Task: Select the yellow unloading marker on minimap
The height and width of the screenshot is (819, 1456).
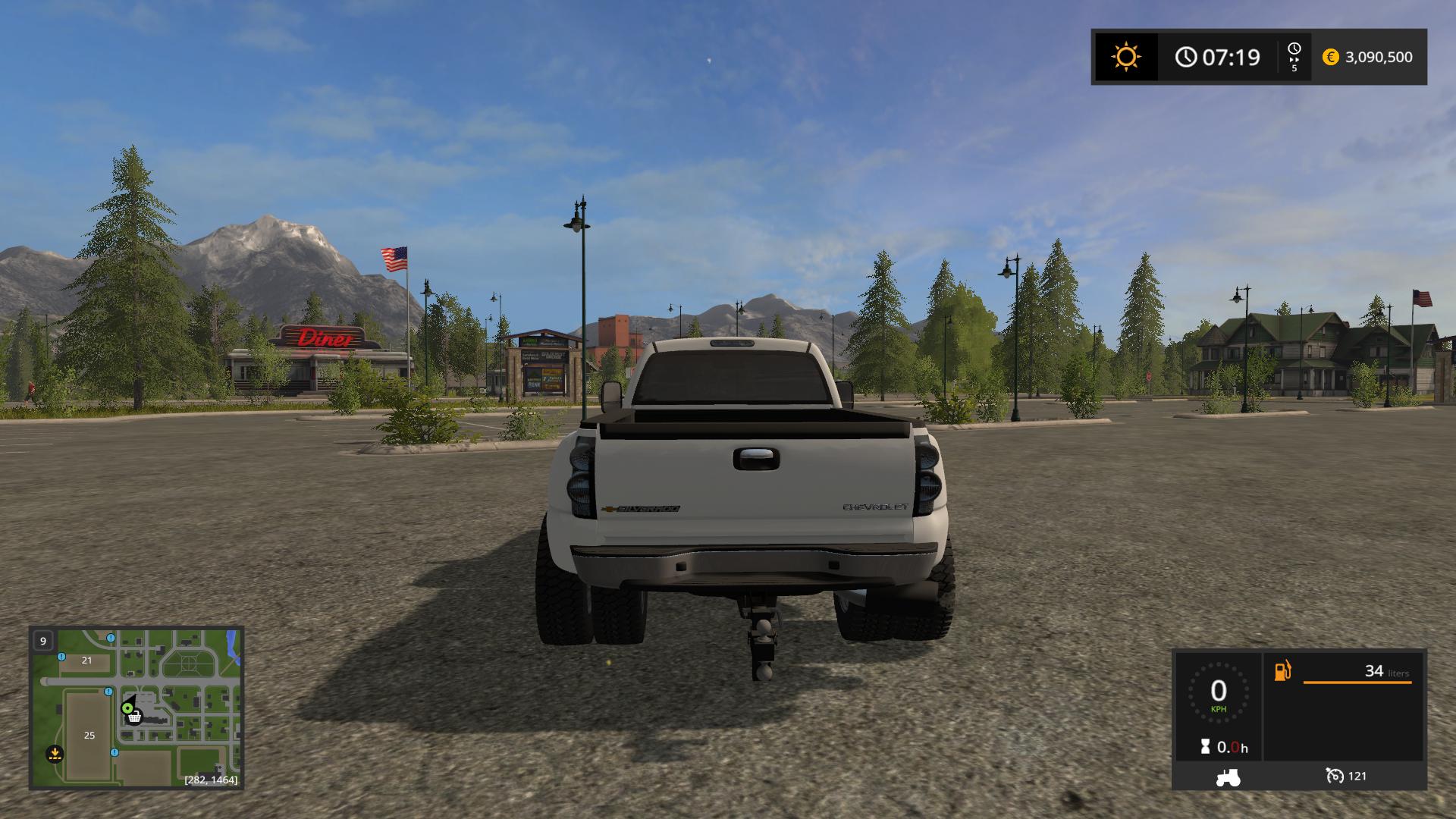Action: [55, 754]
